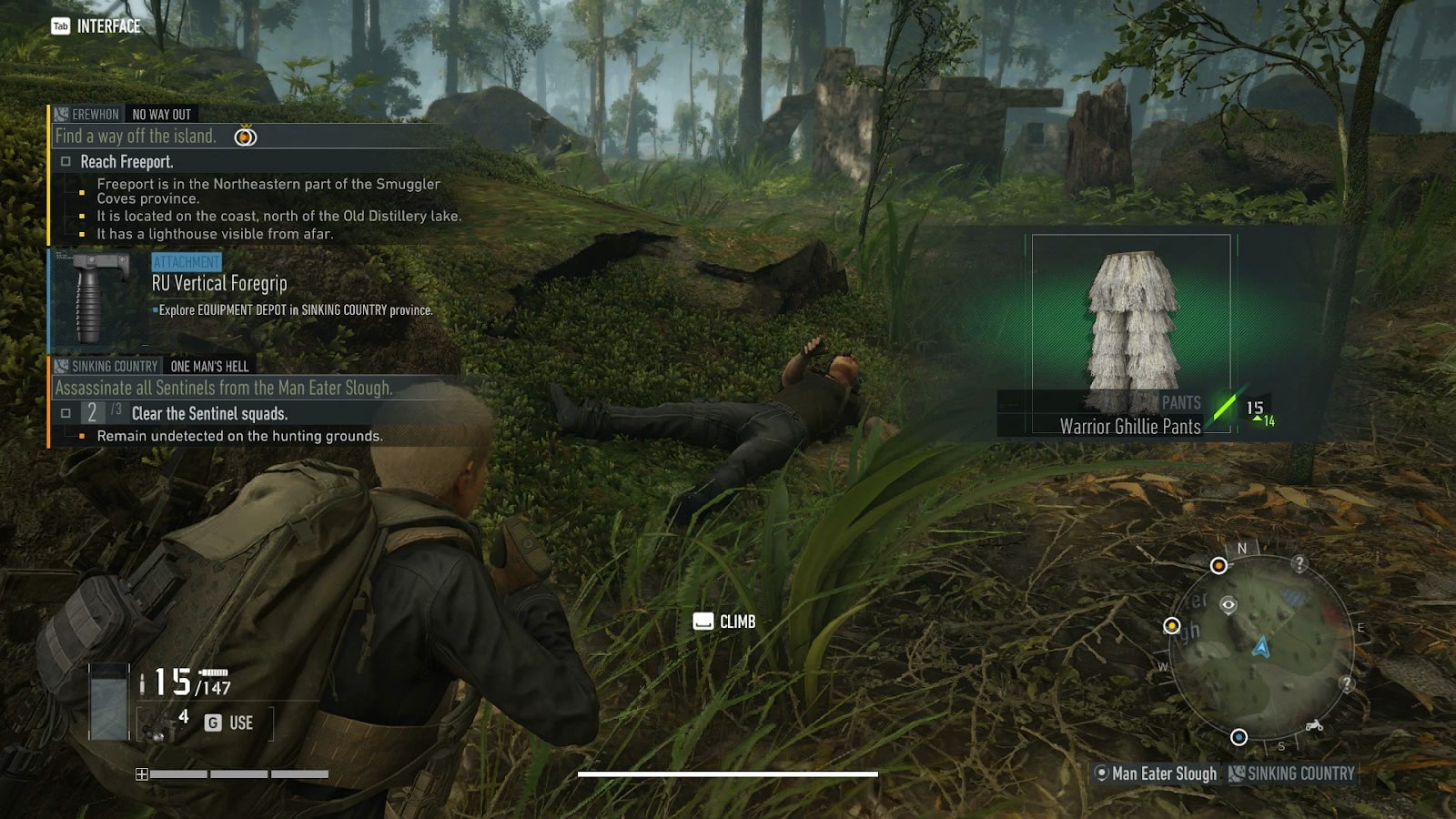Select the orange objective marker atop the minimap
This screenshot has height=819, width=1456.
coord(1218,566)
